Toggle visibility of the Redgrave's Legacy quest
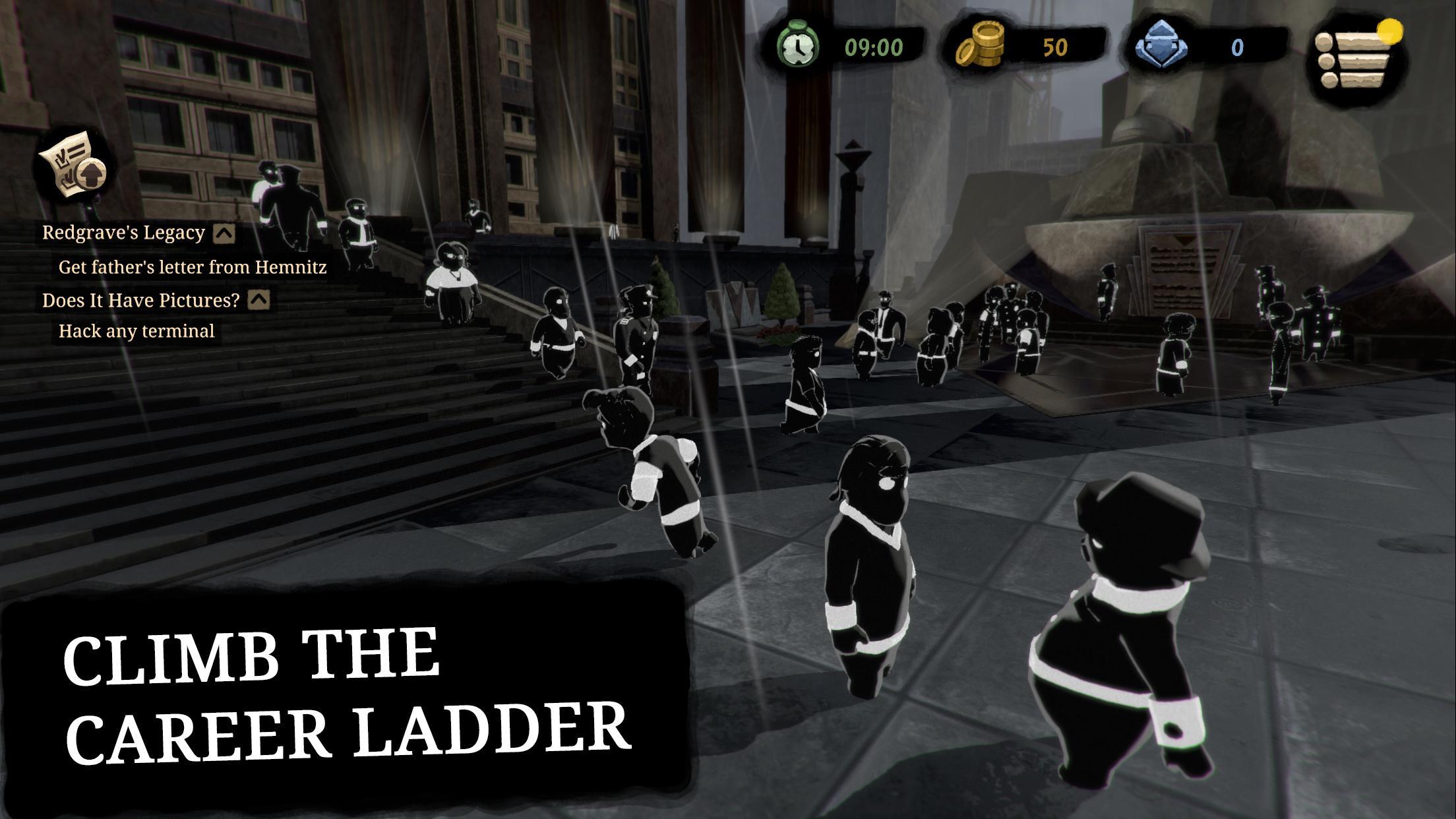1456x819 pixels. pyautogui.click(x=224, y=232)
